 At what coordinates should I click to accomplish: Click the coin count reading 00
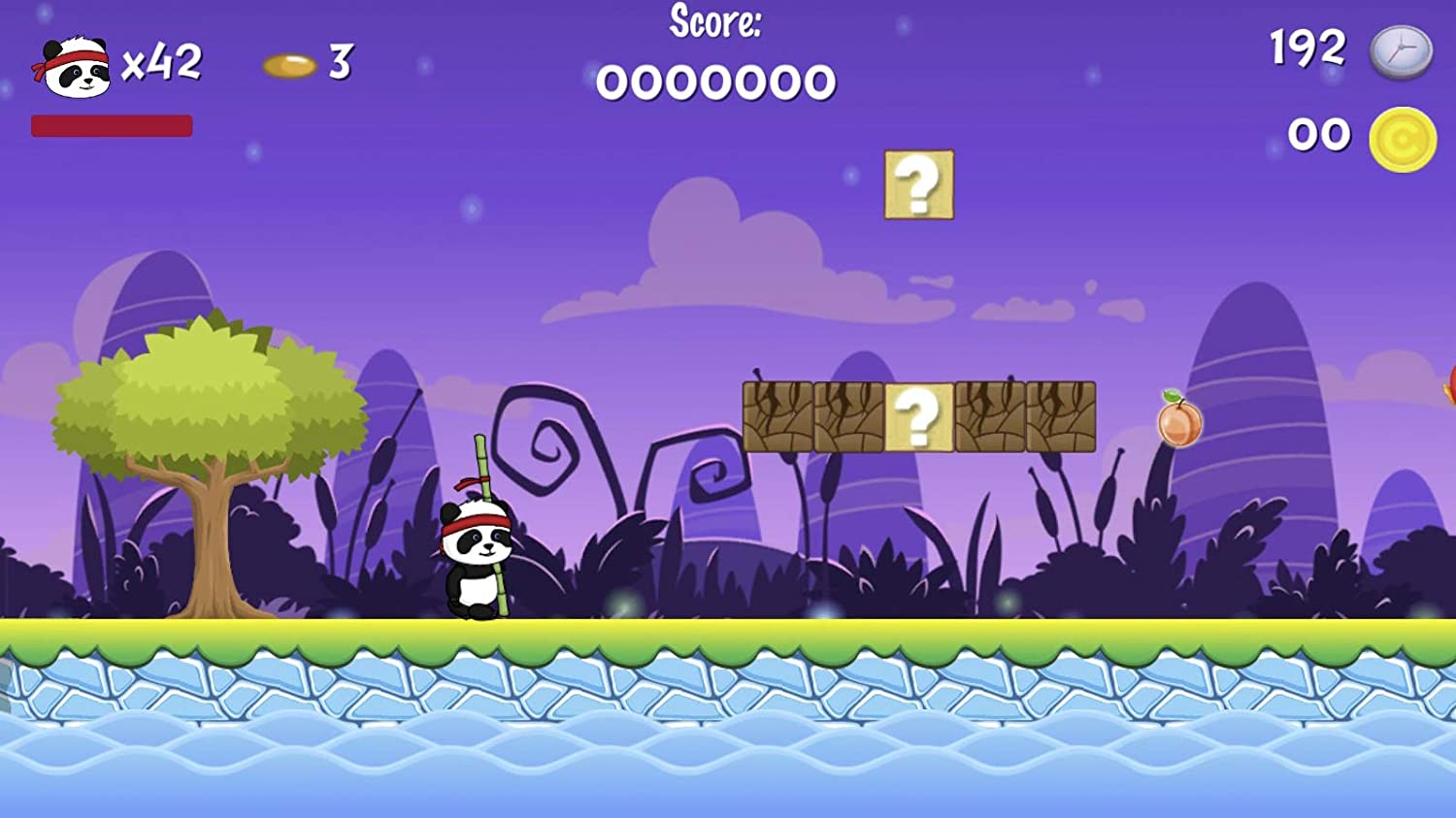1321,132
